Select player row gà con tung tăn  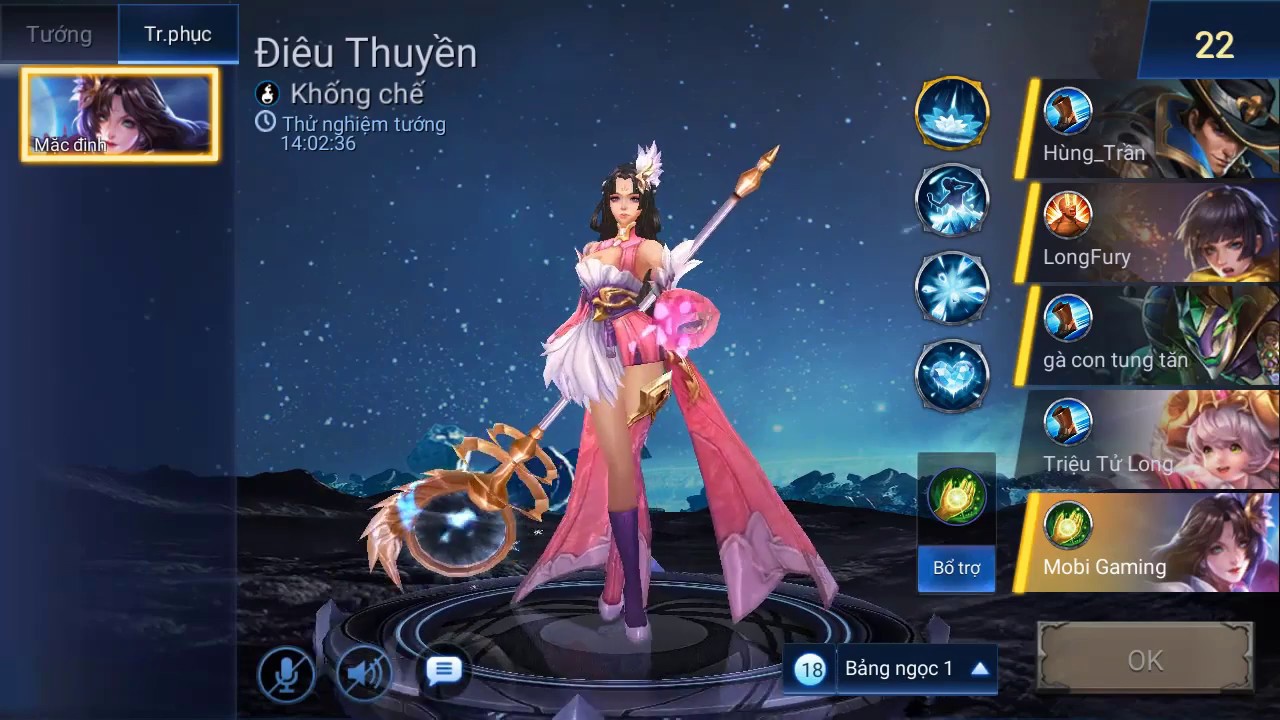pyautogui.click(x=1148, y=336)
